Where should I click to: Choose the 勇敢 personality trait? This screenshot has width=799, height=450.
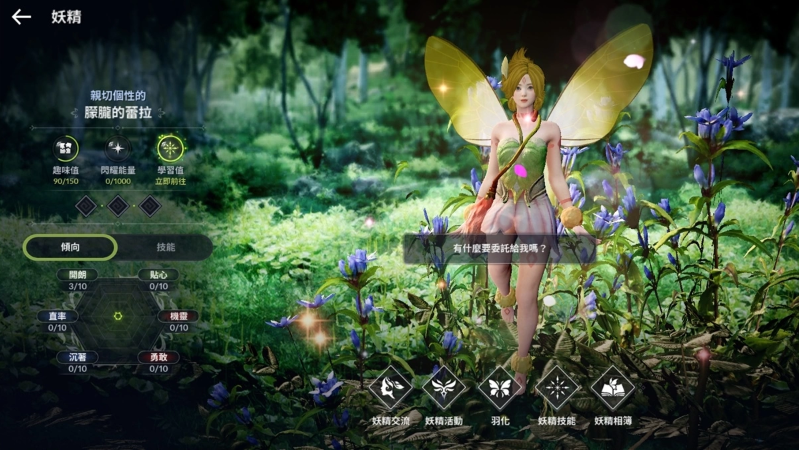pos(158,357)
